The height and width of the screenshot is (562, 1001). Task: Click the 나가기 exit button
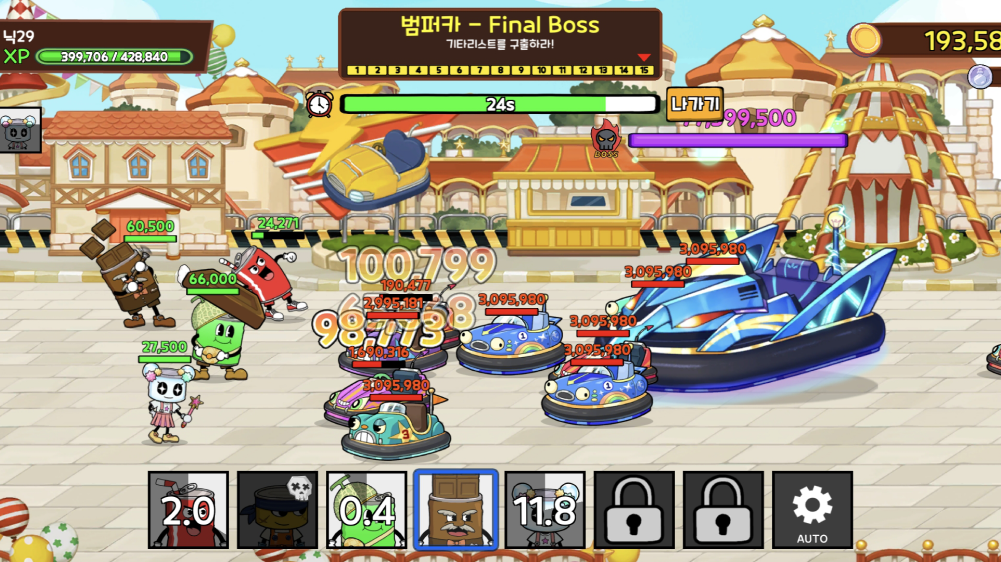pos(694,104)
